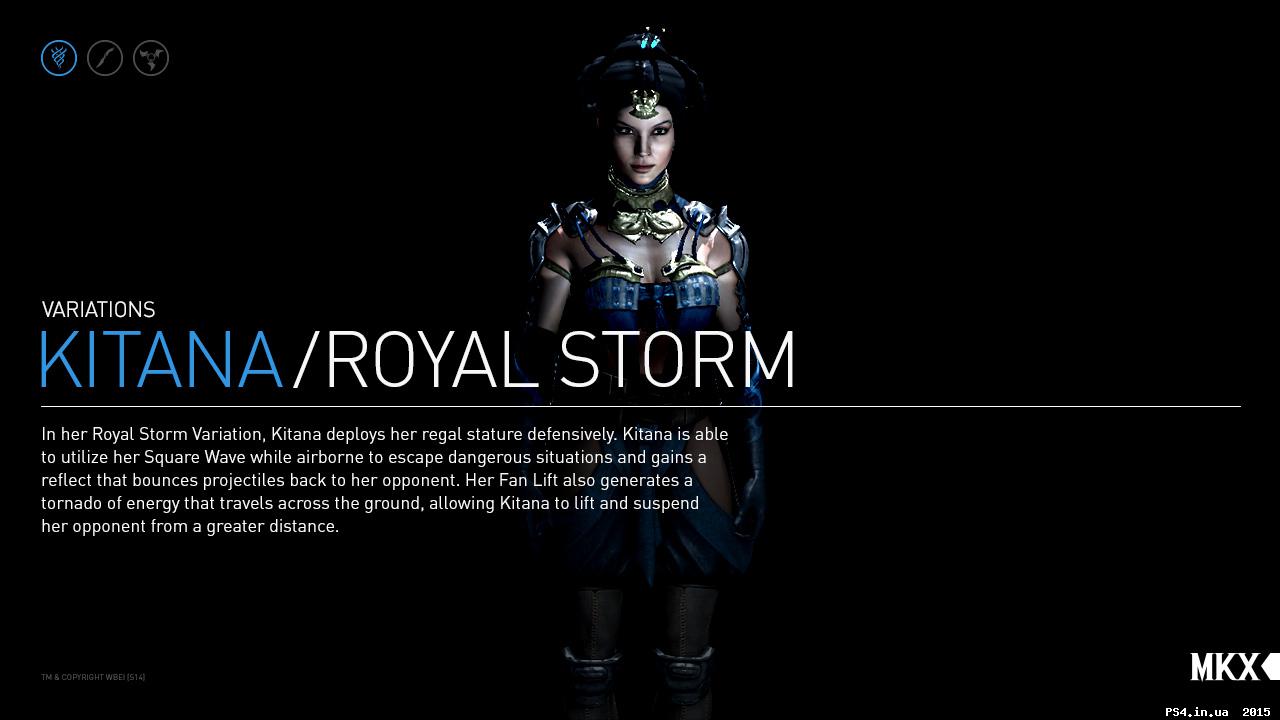The image size is (1280, 720).
Task: Click the curved blade icon in the middle slot
Action: pyautogui.click(x=104, y=57)
